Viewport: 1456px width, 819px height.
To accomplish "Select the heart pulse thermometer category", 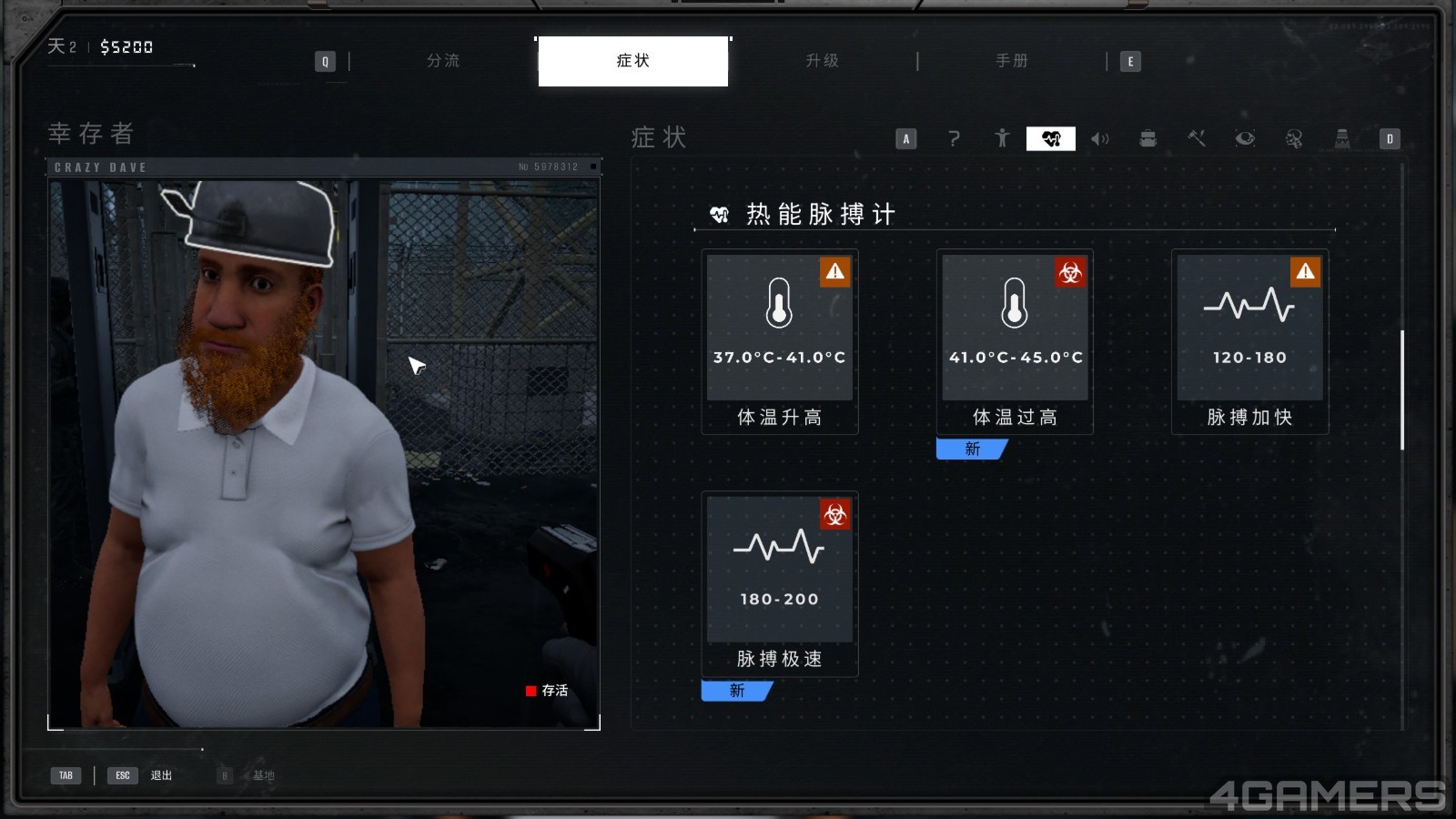I will pyautogui.click(x=1051, y=138).
